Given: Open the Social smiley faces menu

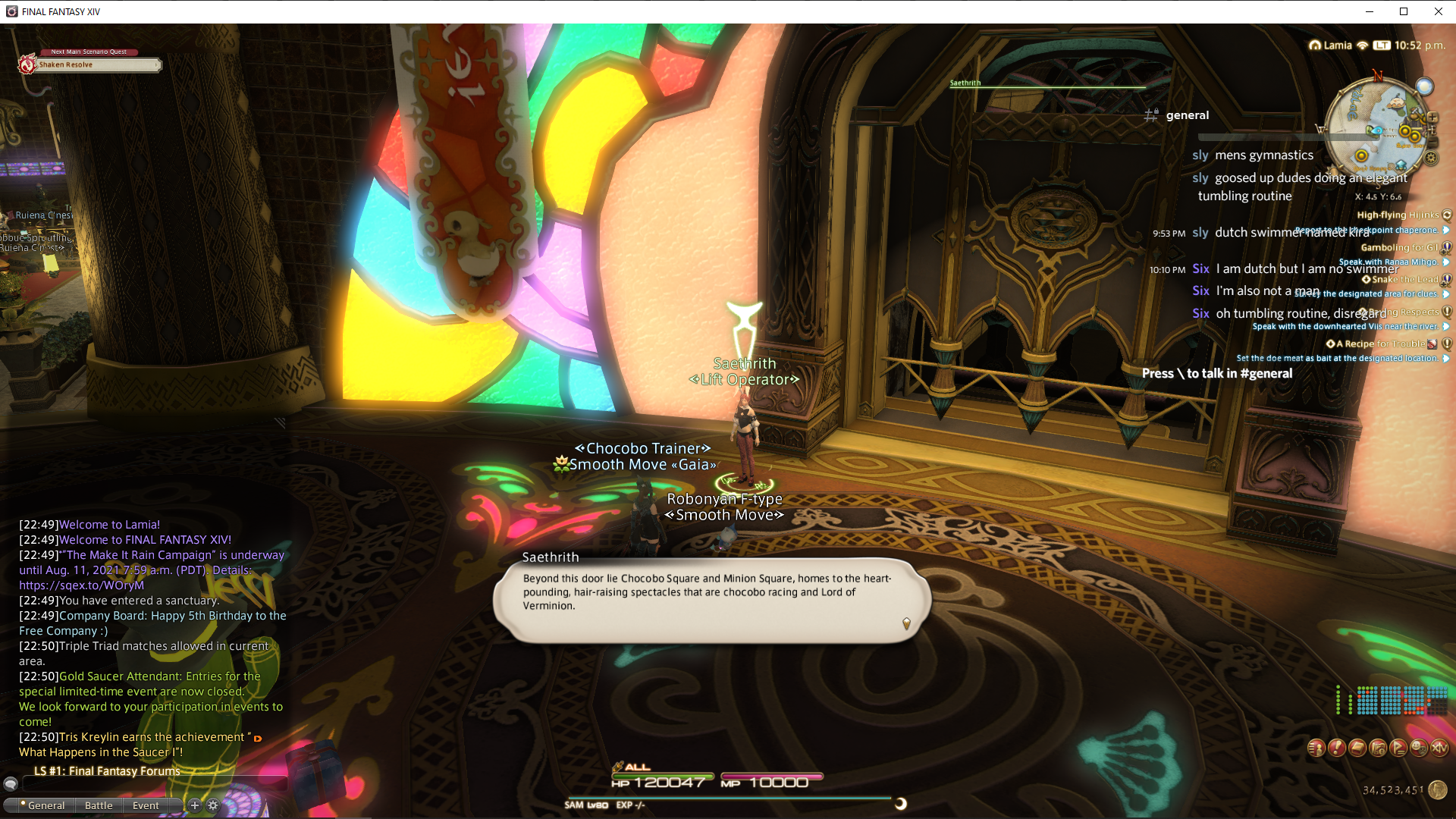Looking at the screenshot, I should [1419, 748].
